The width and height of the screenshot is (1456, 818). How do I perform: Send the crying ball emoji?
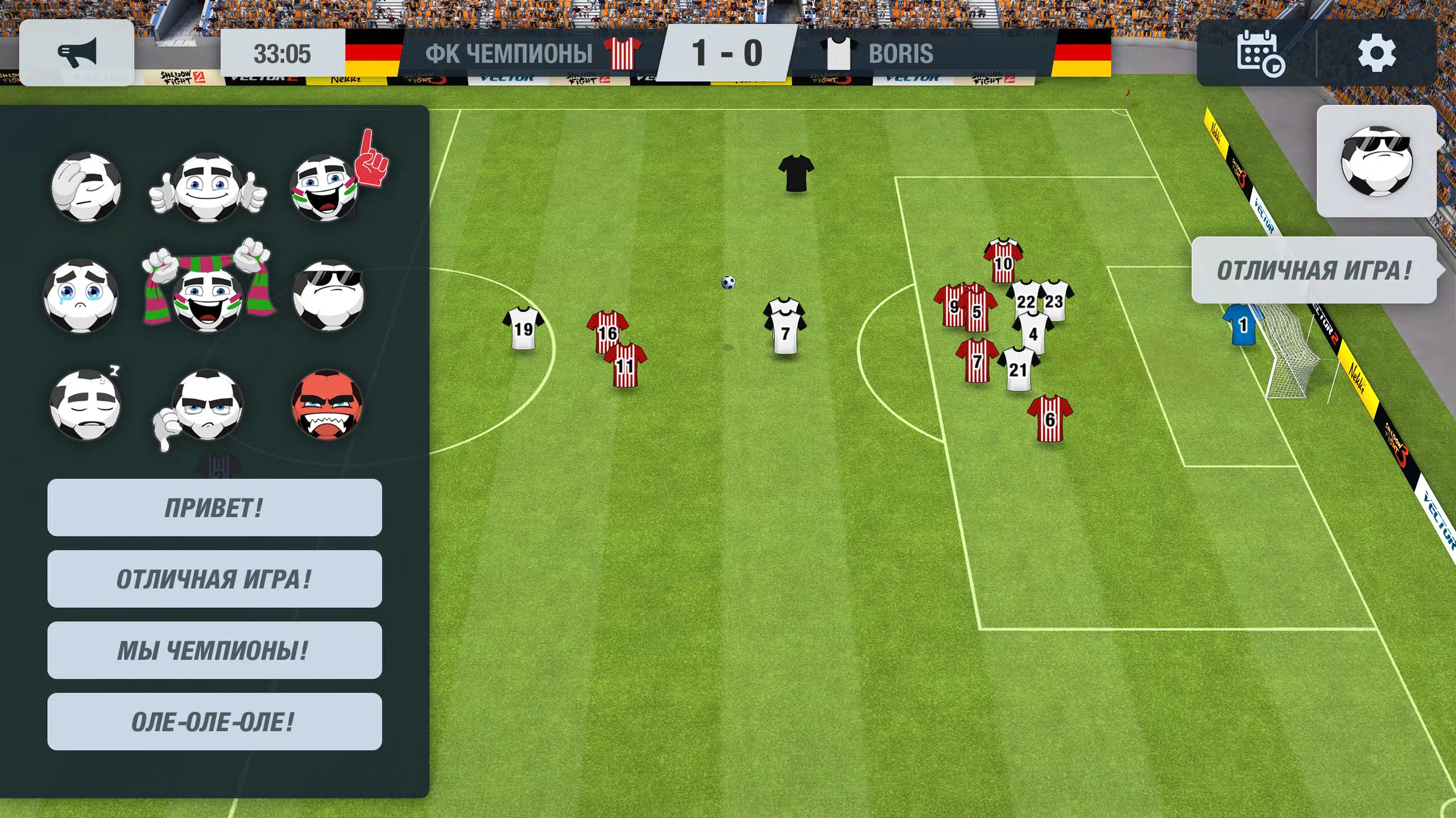pos(81,296)
